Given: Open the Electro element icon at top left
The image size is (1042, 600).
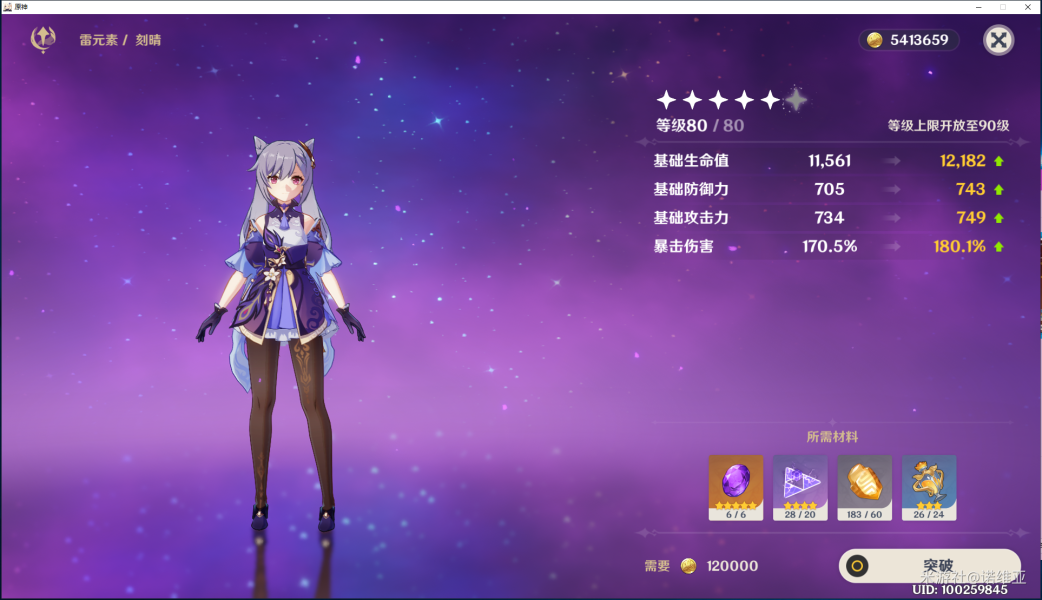Looking at the screenshot, I should 44,40.
